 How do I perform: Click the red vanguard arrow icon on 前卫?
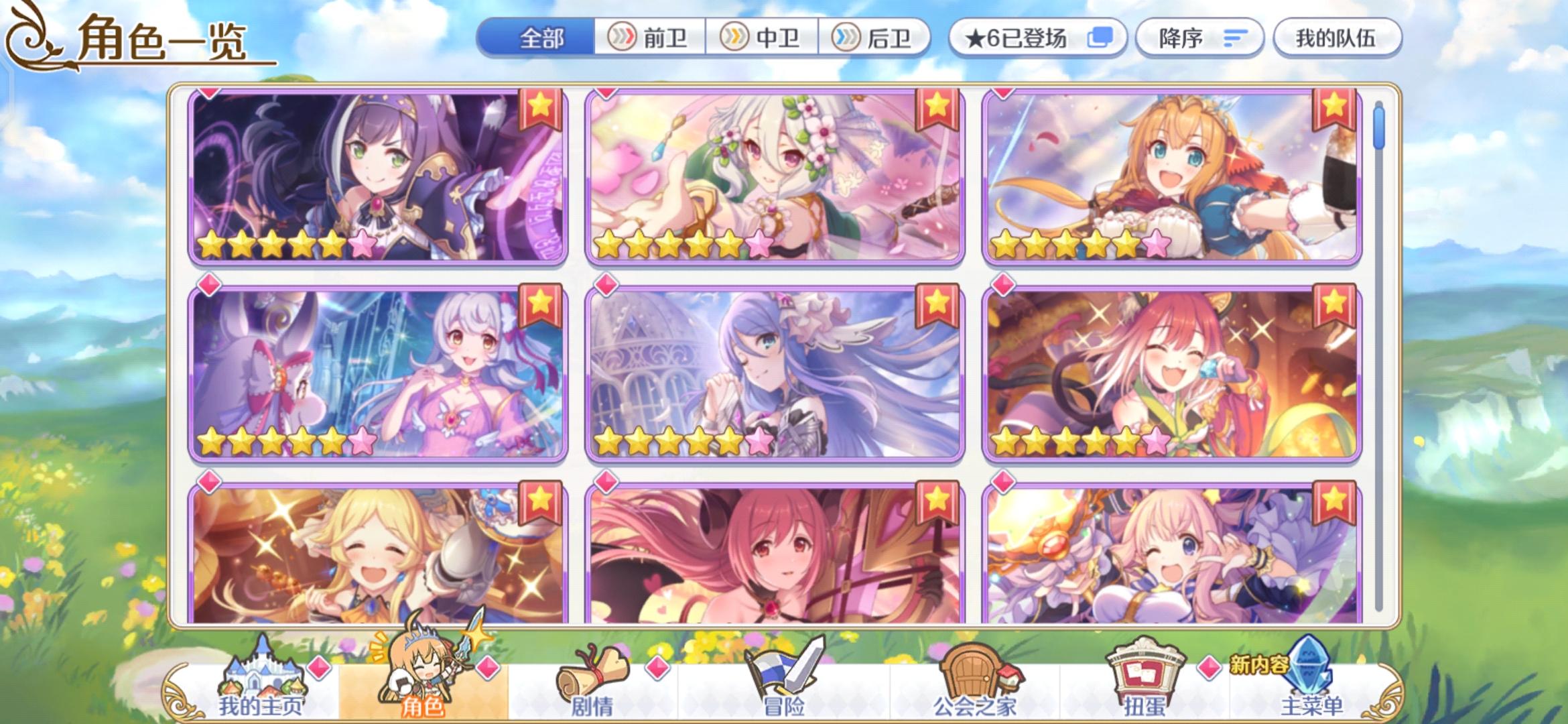click(623, 38)
